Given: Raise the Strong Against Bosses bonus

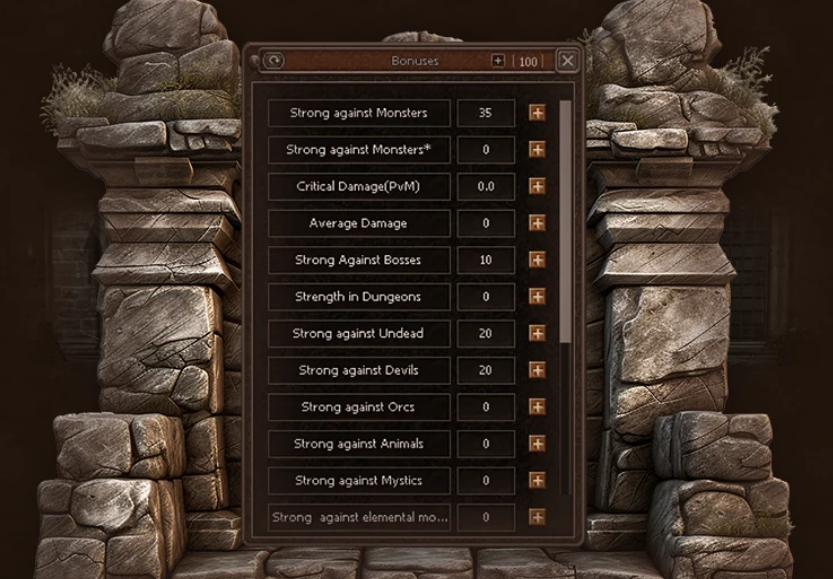Looking at the screenshot, I should tap(537, 260).
